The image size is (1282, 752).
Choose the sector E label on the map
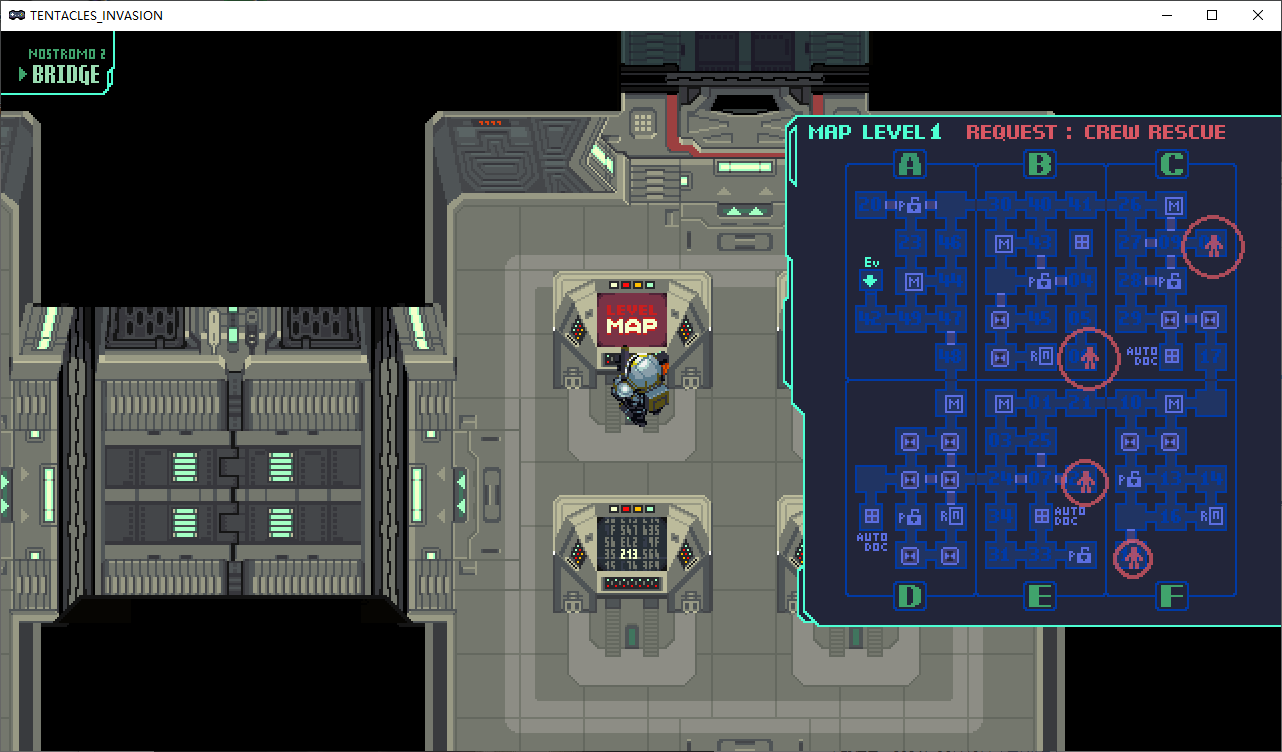point(1040,597)
